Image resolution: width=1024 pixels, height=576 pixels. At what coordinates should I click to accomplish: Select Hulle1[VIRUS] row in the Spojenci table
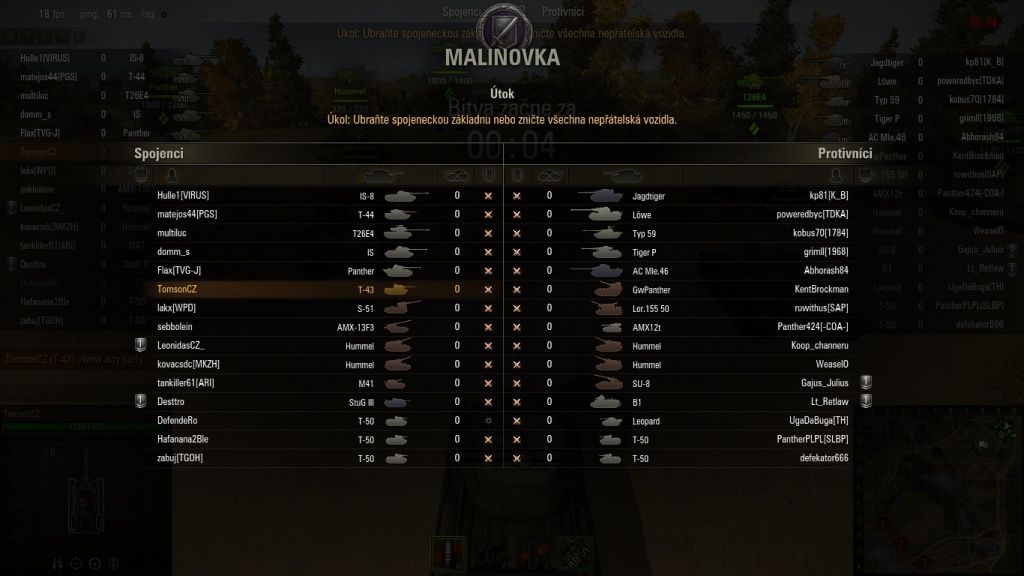click(x=300, y=196)
